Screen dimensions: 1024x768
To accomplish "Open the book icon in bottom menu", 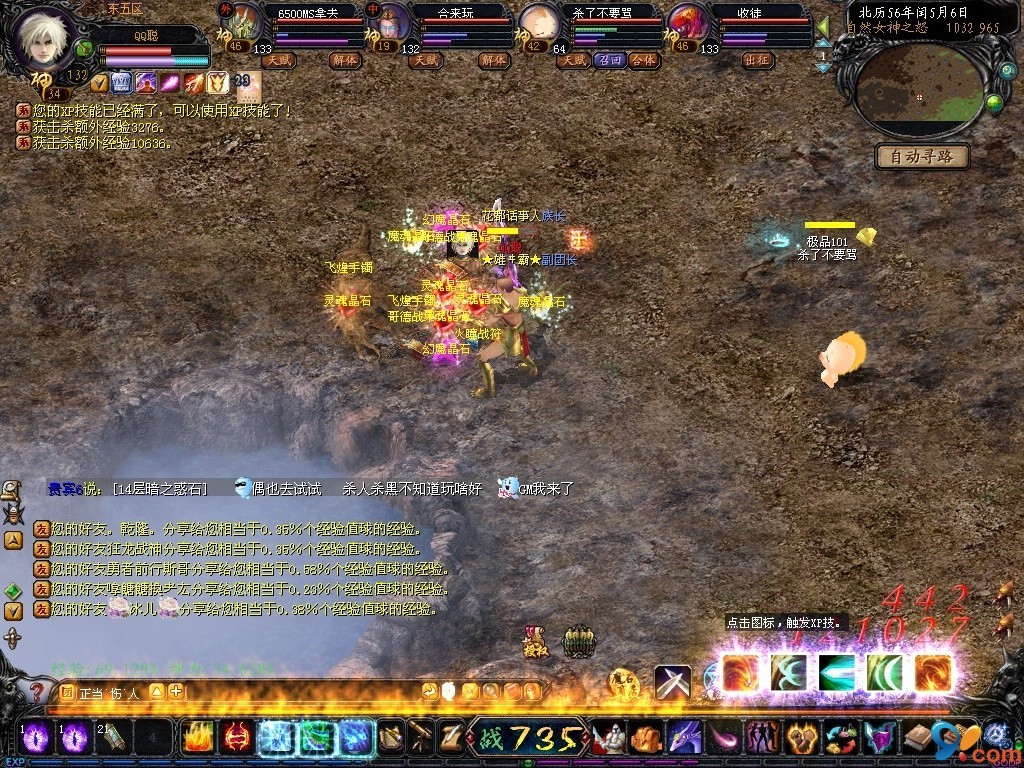I will [x=917, y=738].
